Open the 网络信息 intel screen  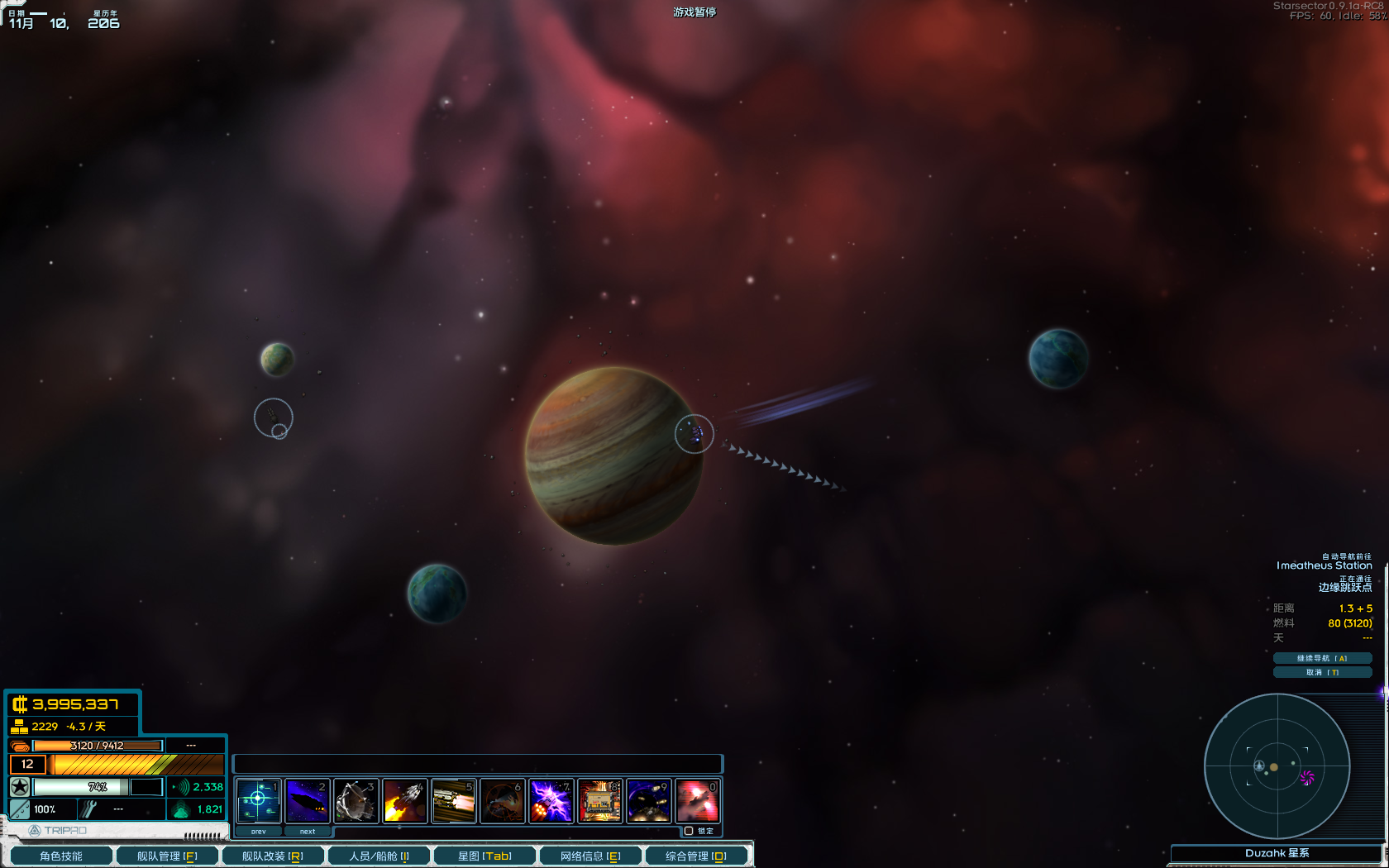pos(590,856)
